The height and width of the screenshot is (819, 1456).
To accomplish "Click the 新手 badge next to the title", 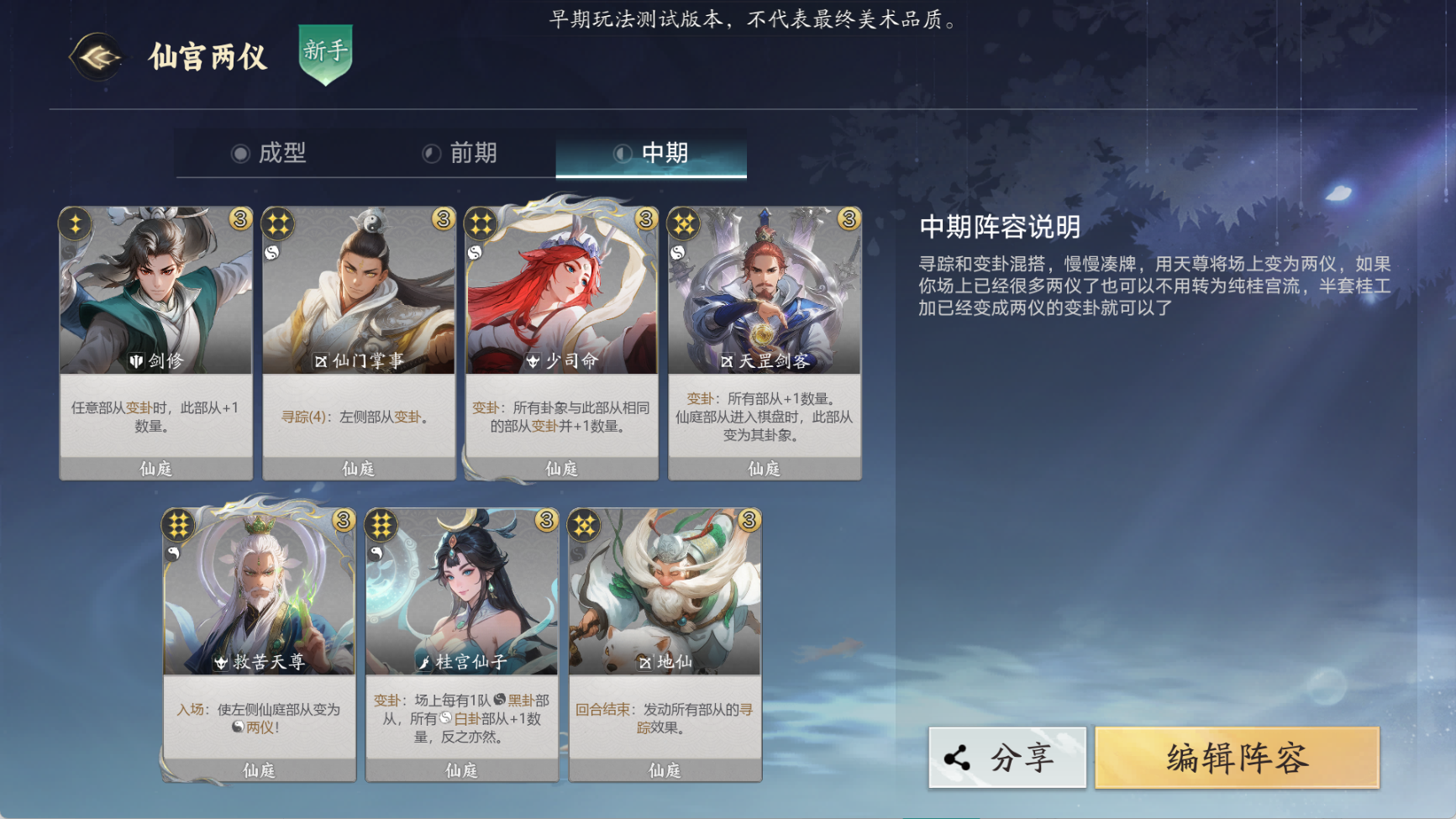I will pyautogui.click(x=327, y=55).
